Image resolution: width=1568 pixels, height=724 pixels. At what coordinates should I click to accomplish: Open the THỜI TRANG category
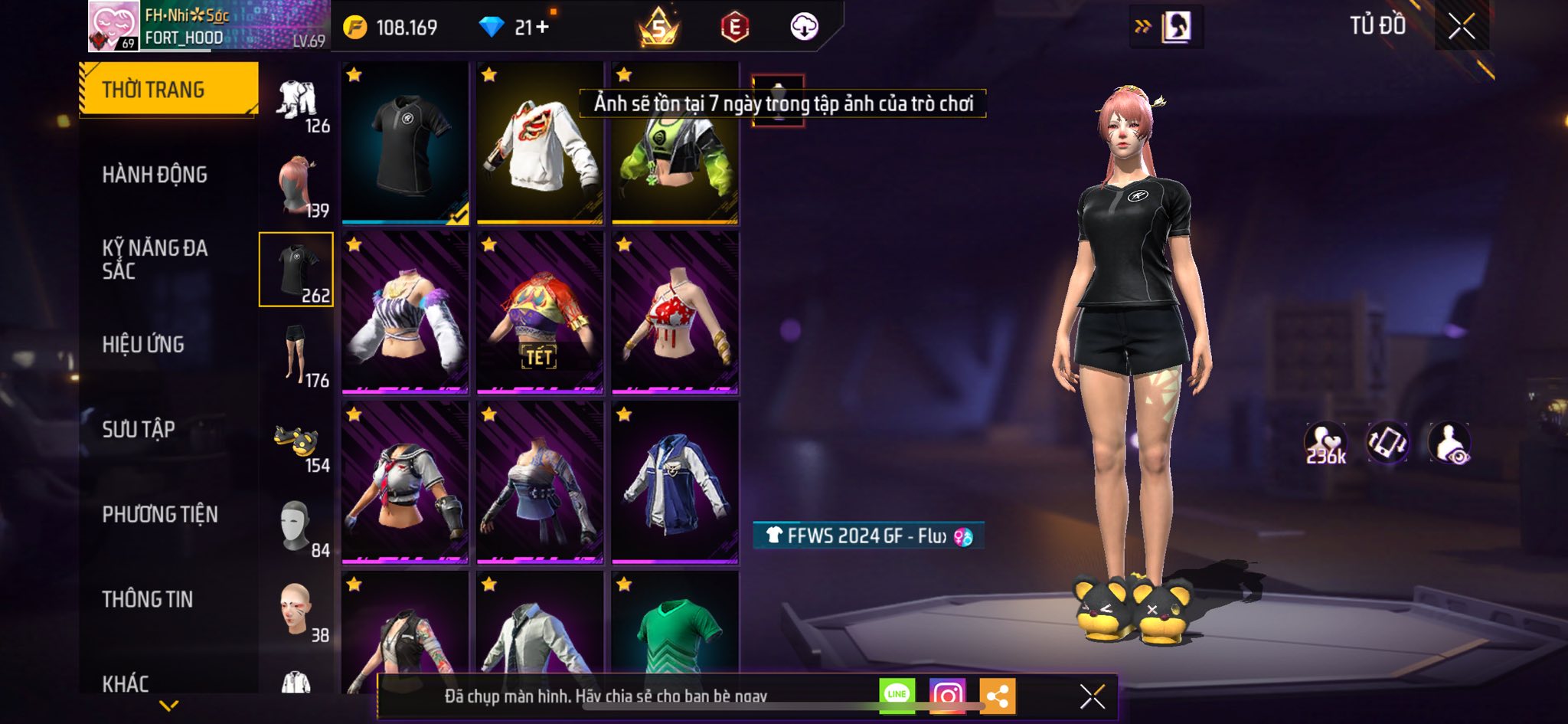(x=168, y=90)
